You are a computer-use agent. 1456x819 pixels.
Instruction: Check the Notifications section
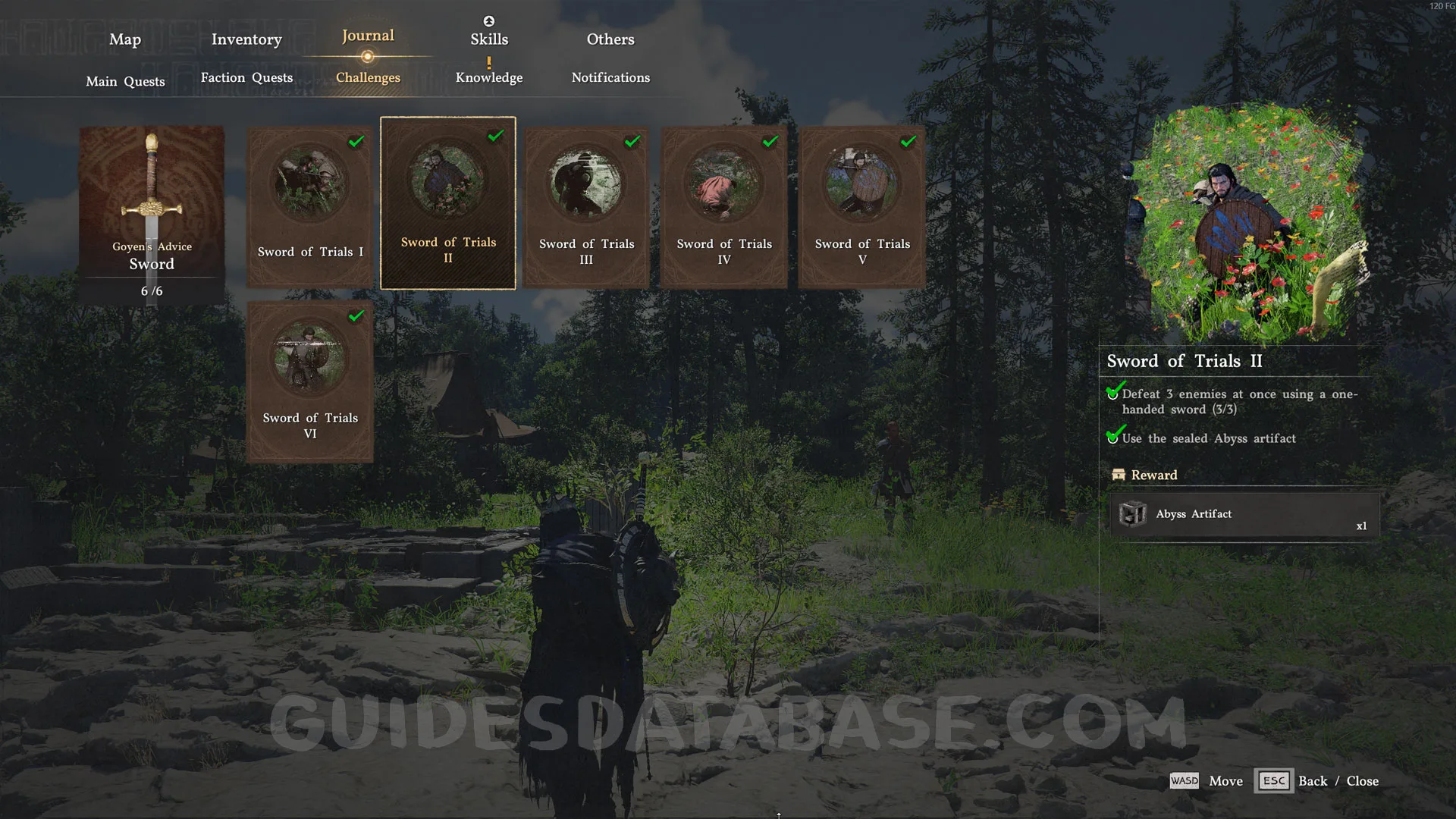coord(610,77)
